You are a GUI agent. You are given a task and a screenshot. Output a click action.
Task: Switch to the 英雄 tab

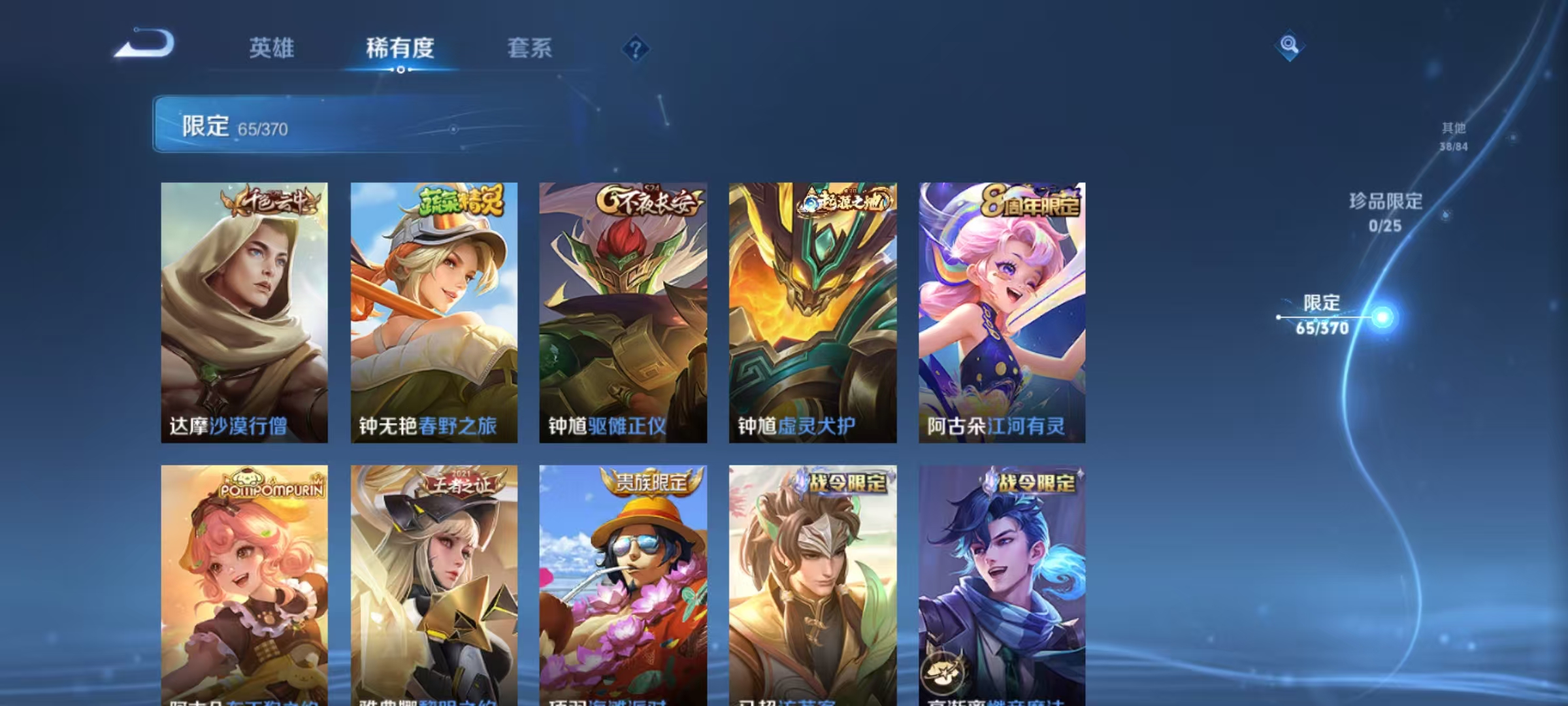coord(273,48)
